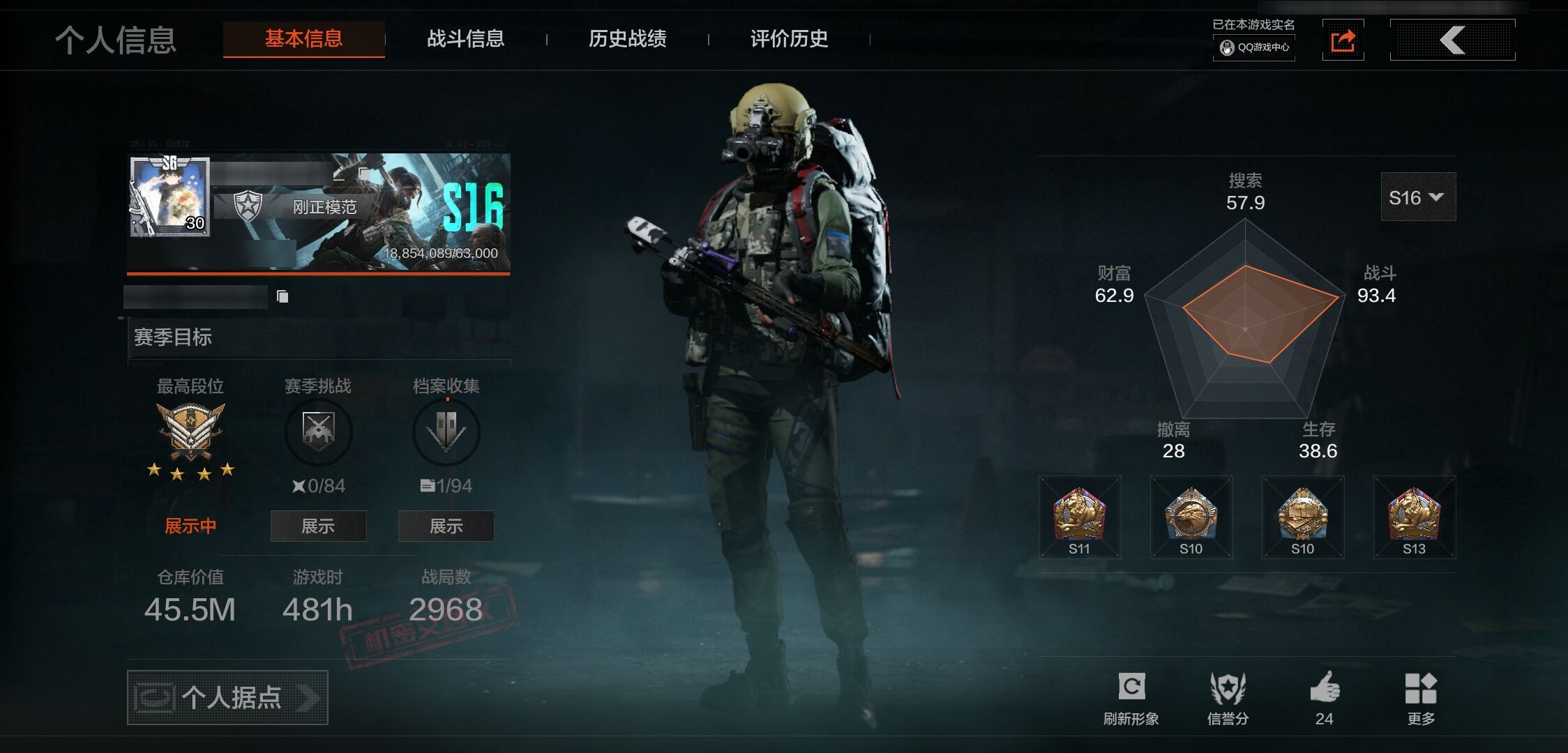Give a thumbs-up like
This screenshot has height=753, width=1568.
point(1325,697)
